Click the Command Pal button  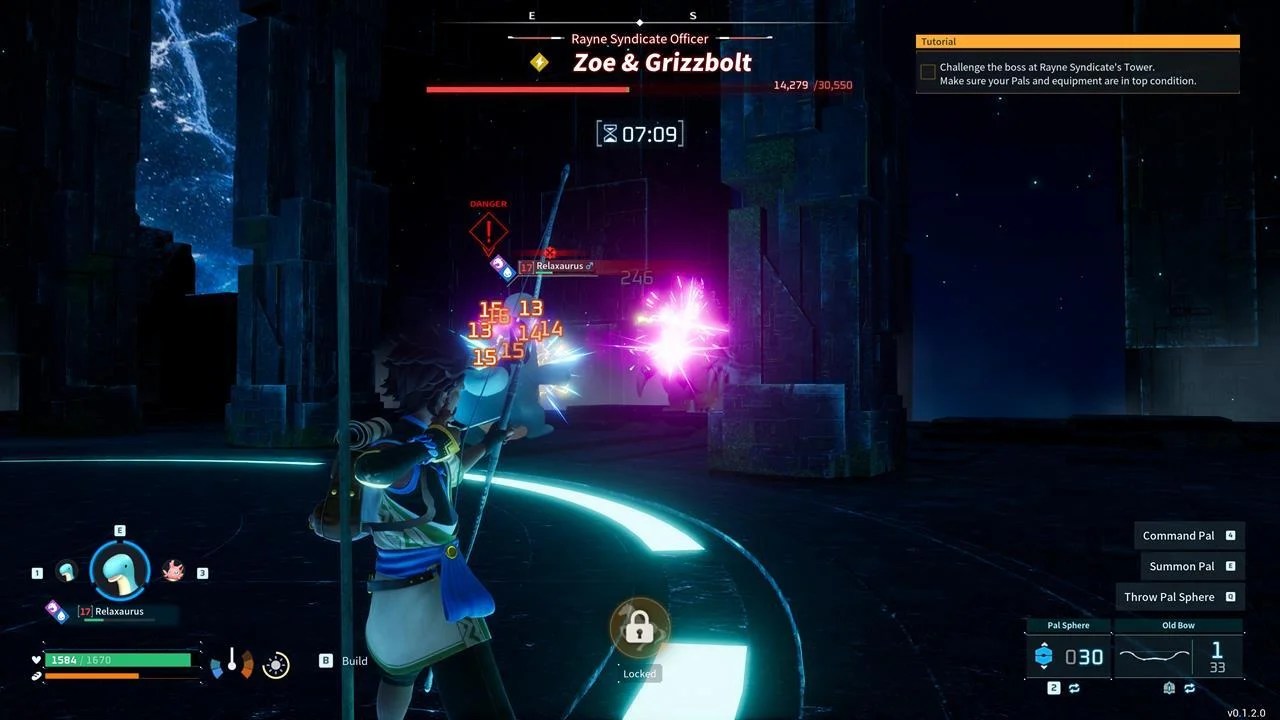[x=1187, y=535]
